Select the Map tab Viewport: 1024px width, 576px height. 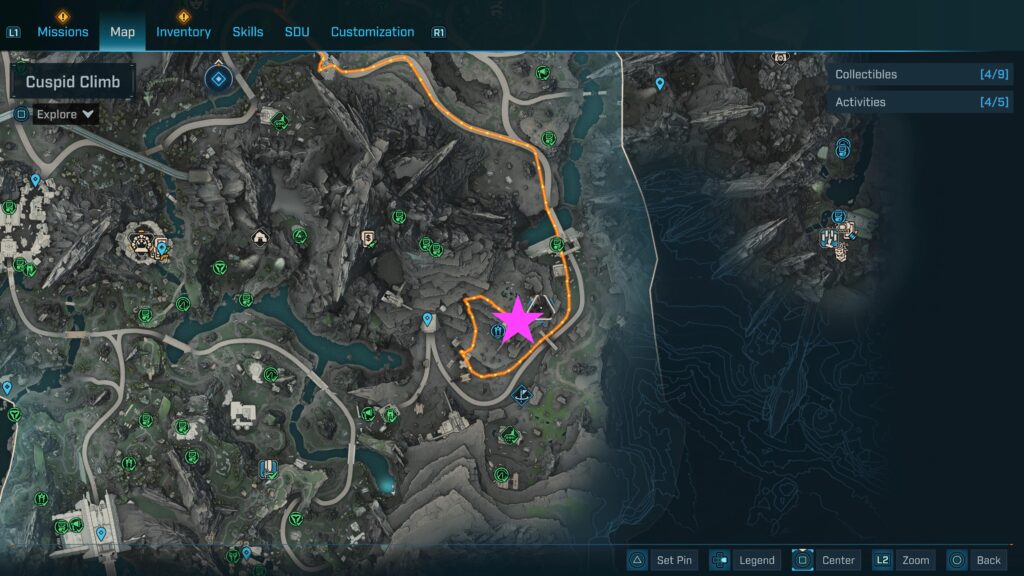coord(122,32)
